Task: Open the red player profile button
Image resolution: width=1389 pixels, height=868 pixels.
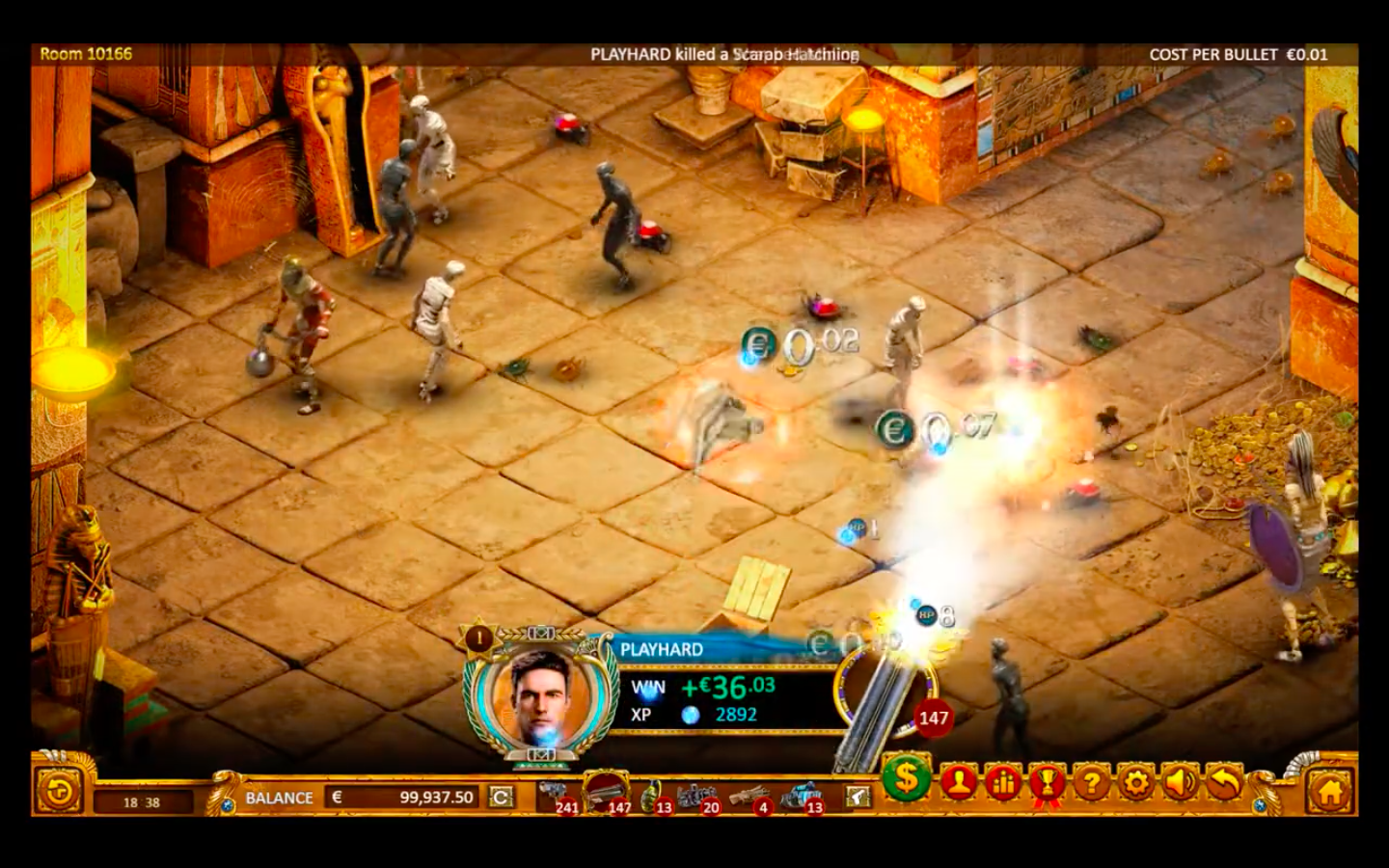Action: 958,783
